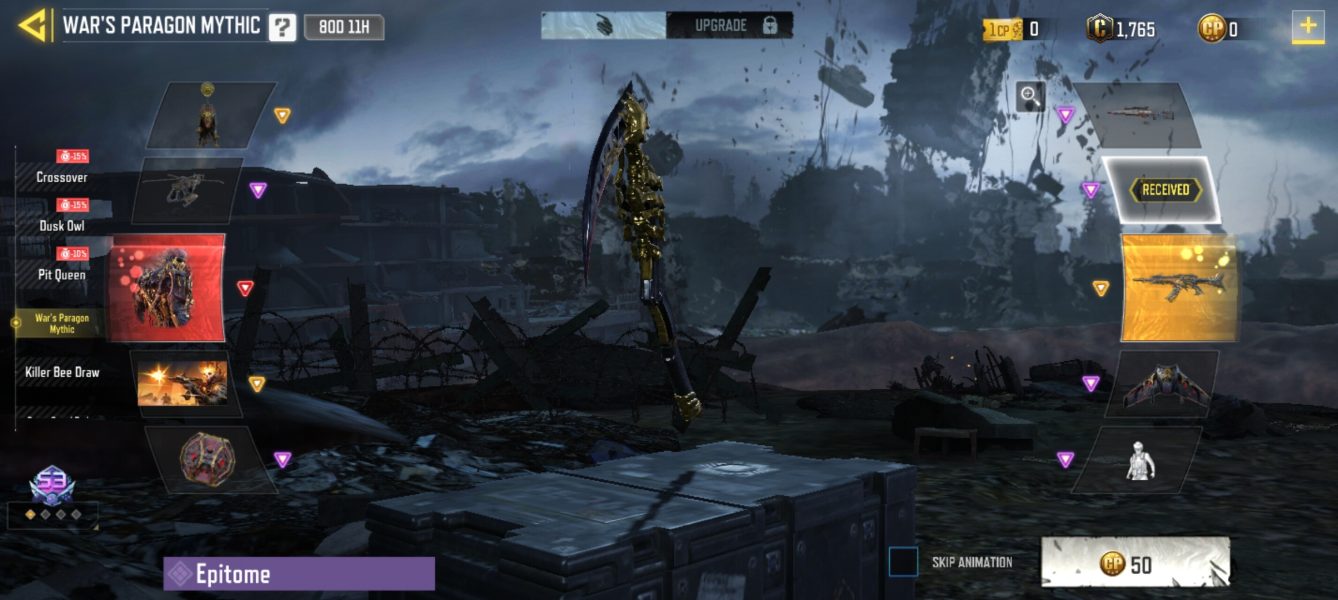Choose the Killer Bee Draw tab
The width and height of the screenshot is (1338, 600).
click(62, 372)
